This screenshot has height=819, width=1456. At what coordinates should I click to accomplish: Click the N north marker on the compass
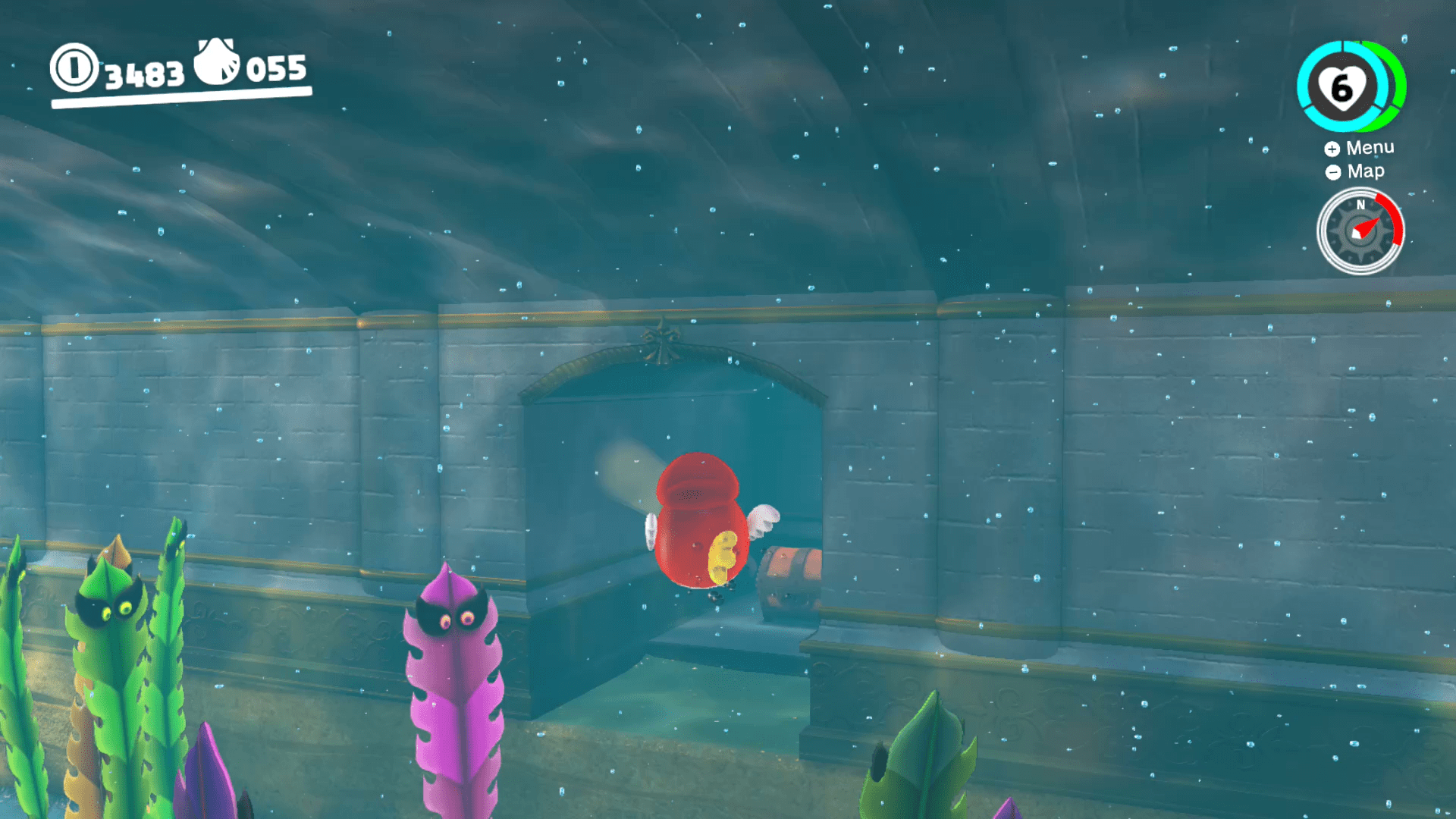(x=1360, y=205)
